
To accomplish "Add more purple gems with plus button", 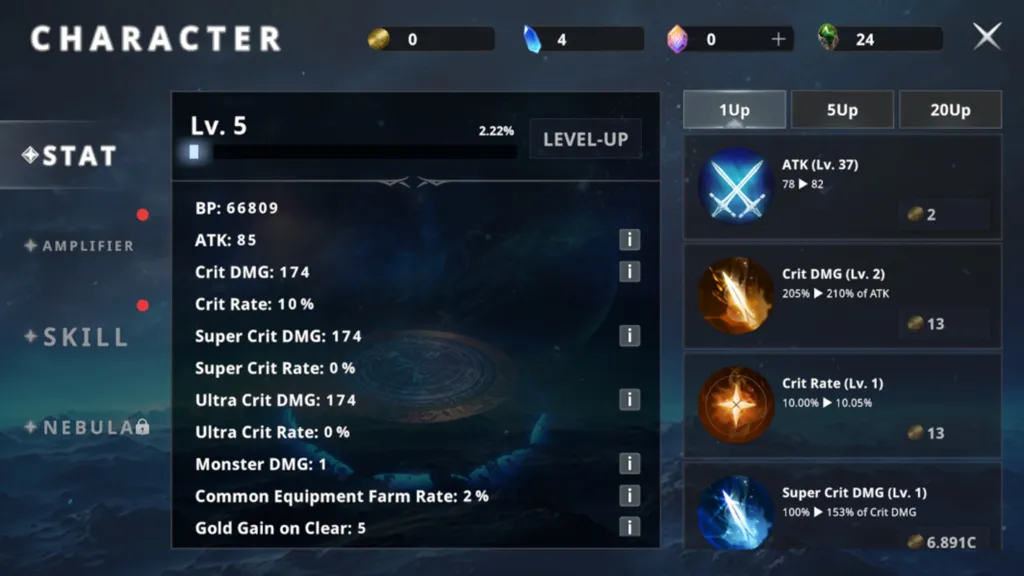I will click(x=779, y=39).
